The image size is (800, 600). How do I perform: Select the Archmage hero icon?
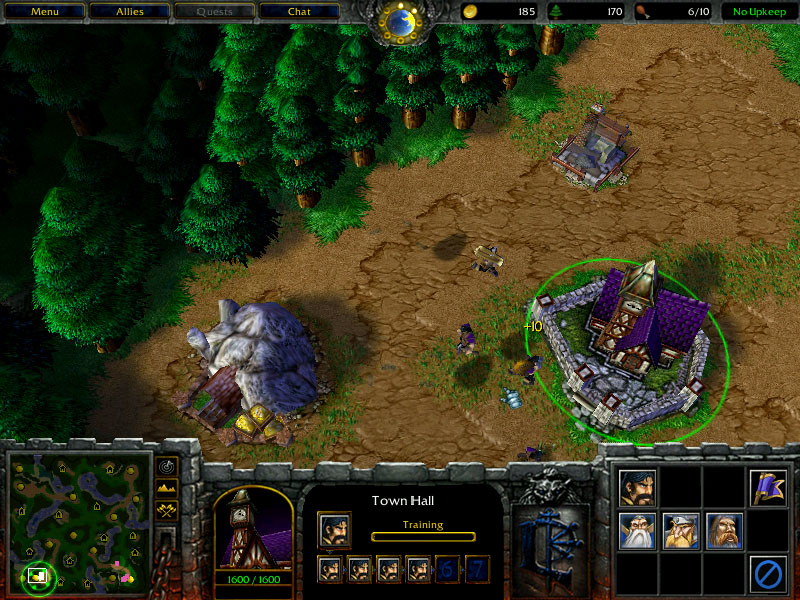click(637, 530)
